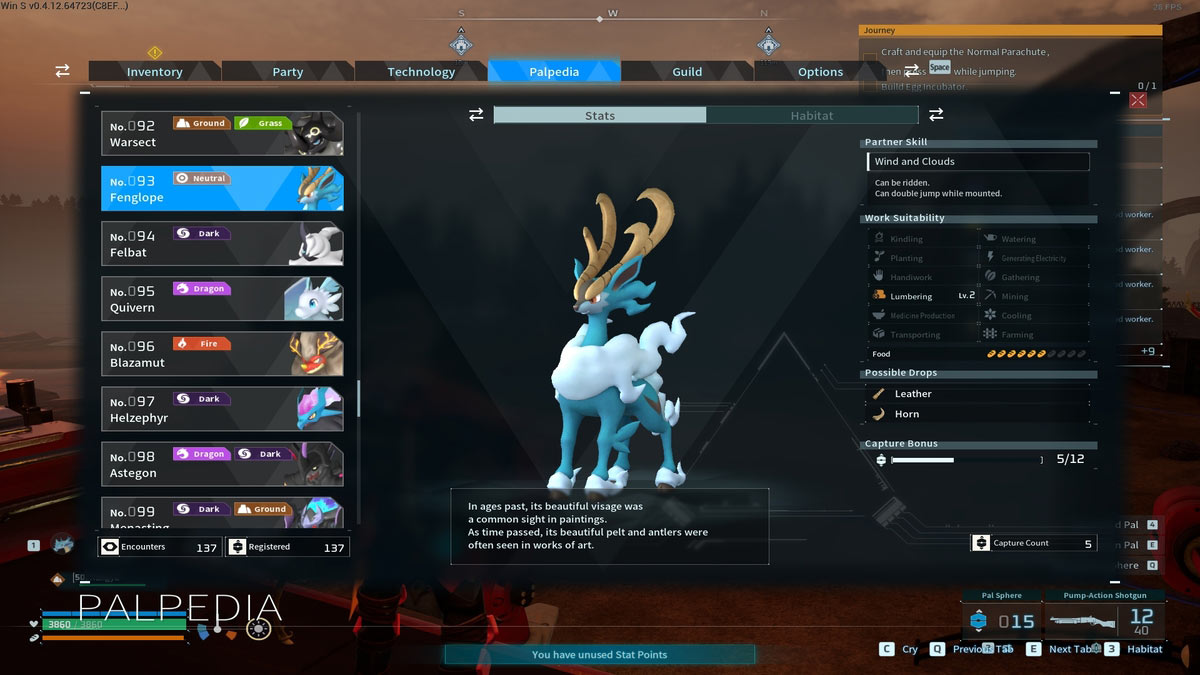Close the Palpedia with the red X
Image resolution: width=1200 pixels, height=675 pixels.
coord(1138,100)
